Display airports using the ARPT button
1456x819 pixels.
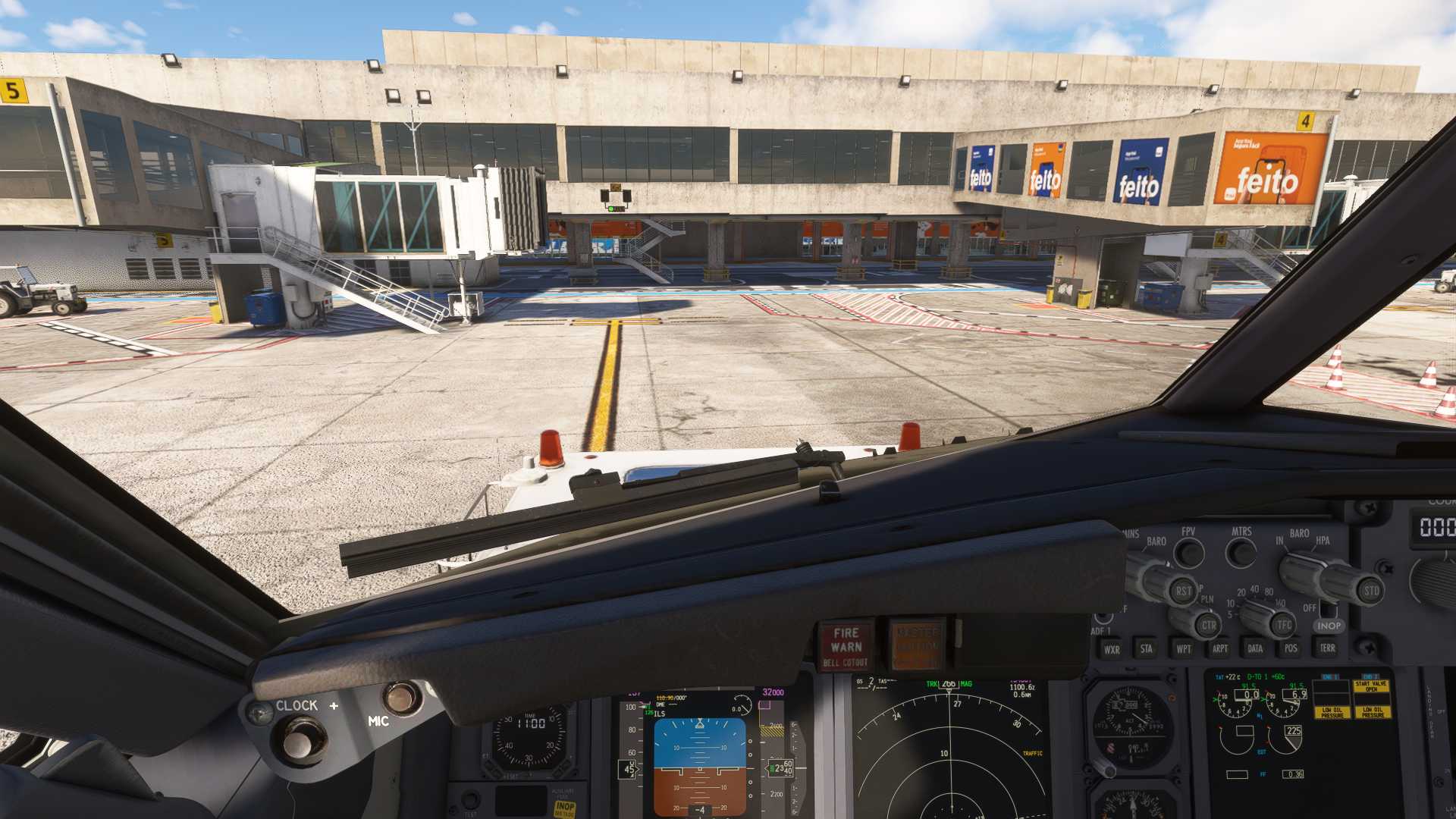(x=1219, y=648)
